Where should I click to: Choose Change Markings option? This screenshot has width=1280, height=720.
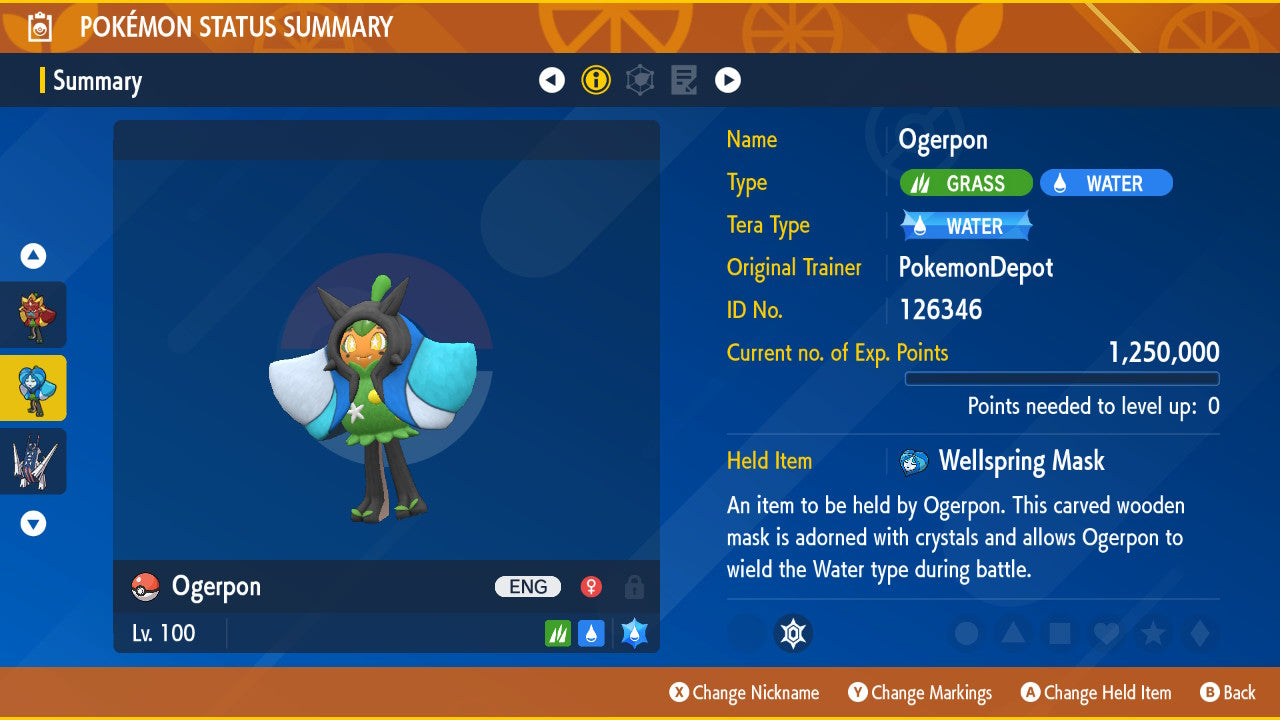click(920, 692)
